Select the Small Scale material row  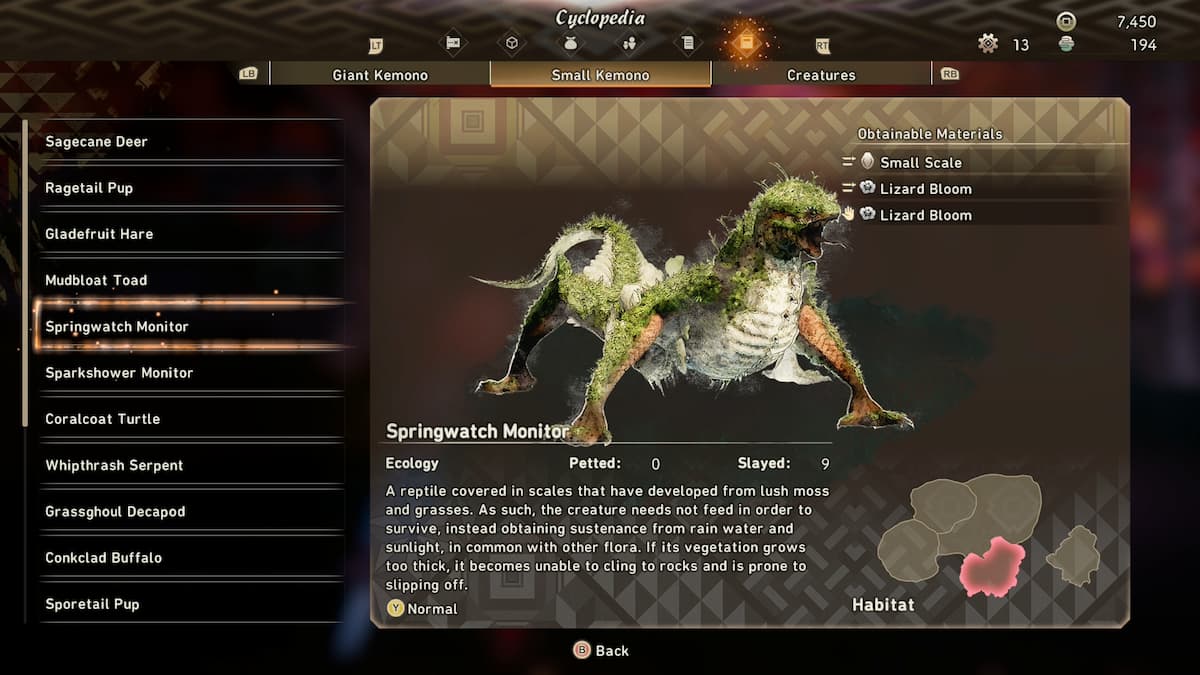point(920,162)
